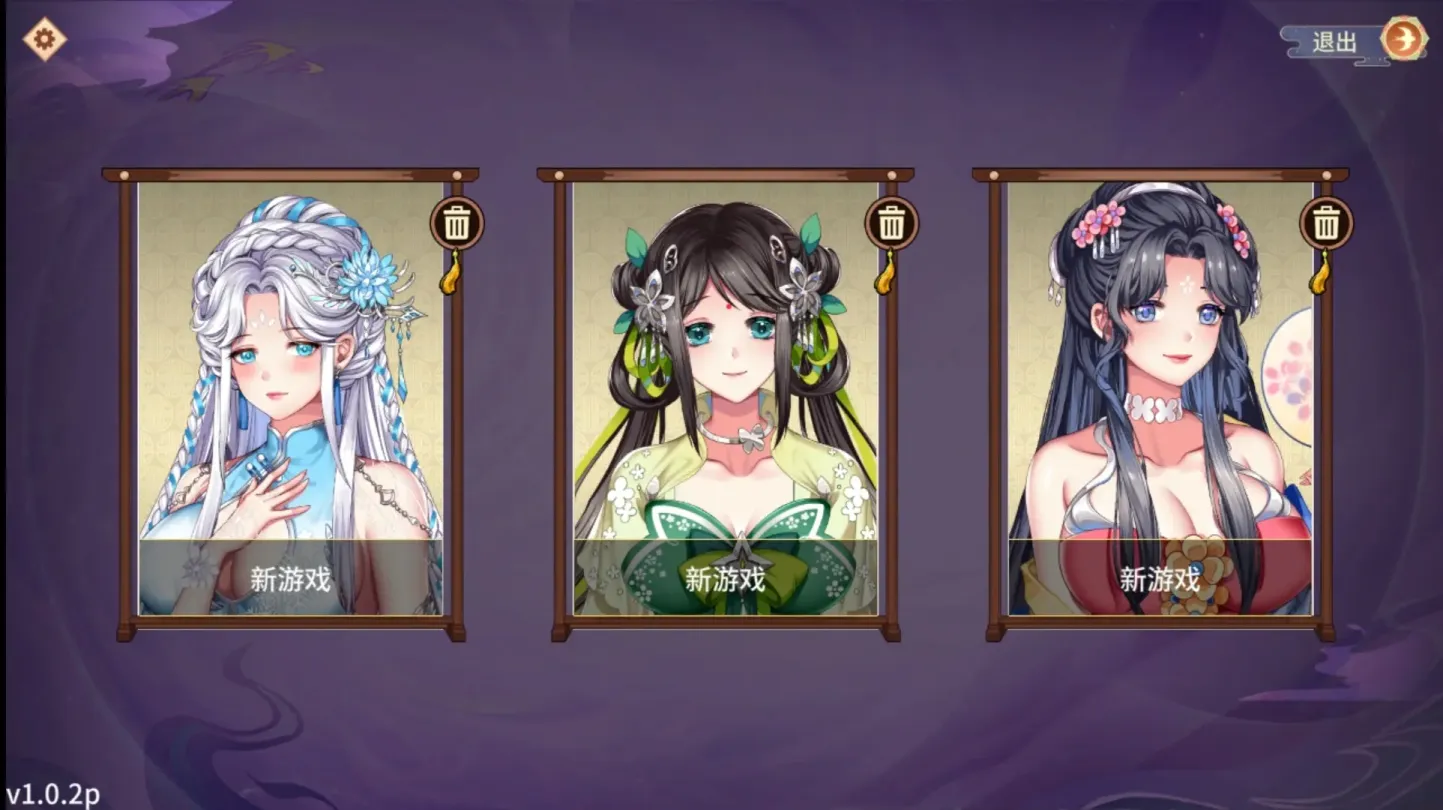Click the gold tassel under the left trash icon

click(452, 278)
